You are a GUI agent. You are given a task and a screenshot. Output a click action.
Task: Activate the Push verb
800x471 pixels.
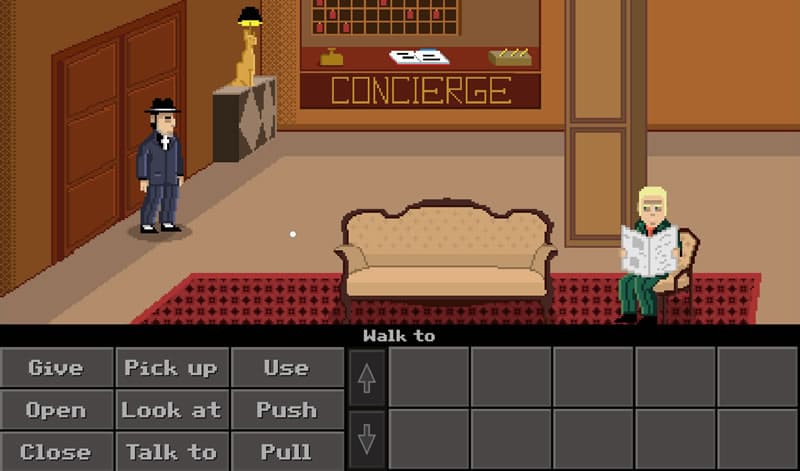(286, 409)
